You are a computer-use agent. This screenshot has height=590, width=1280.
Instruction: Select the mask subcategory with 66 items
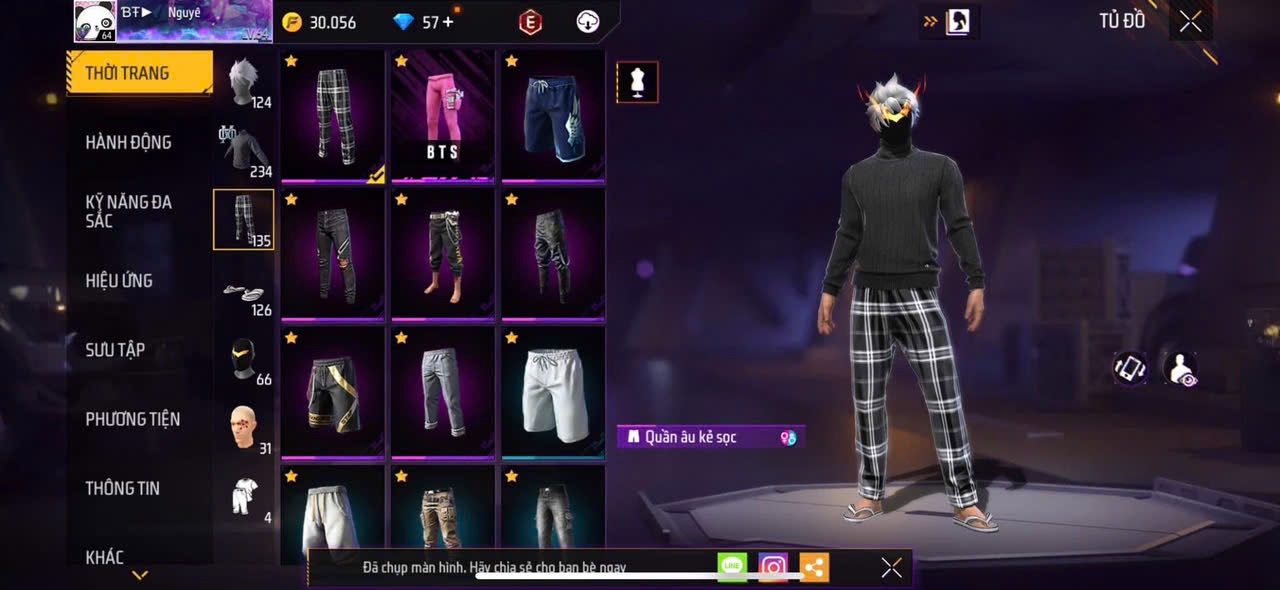pyautogui.click(x=243, y=360)
